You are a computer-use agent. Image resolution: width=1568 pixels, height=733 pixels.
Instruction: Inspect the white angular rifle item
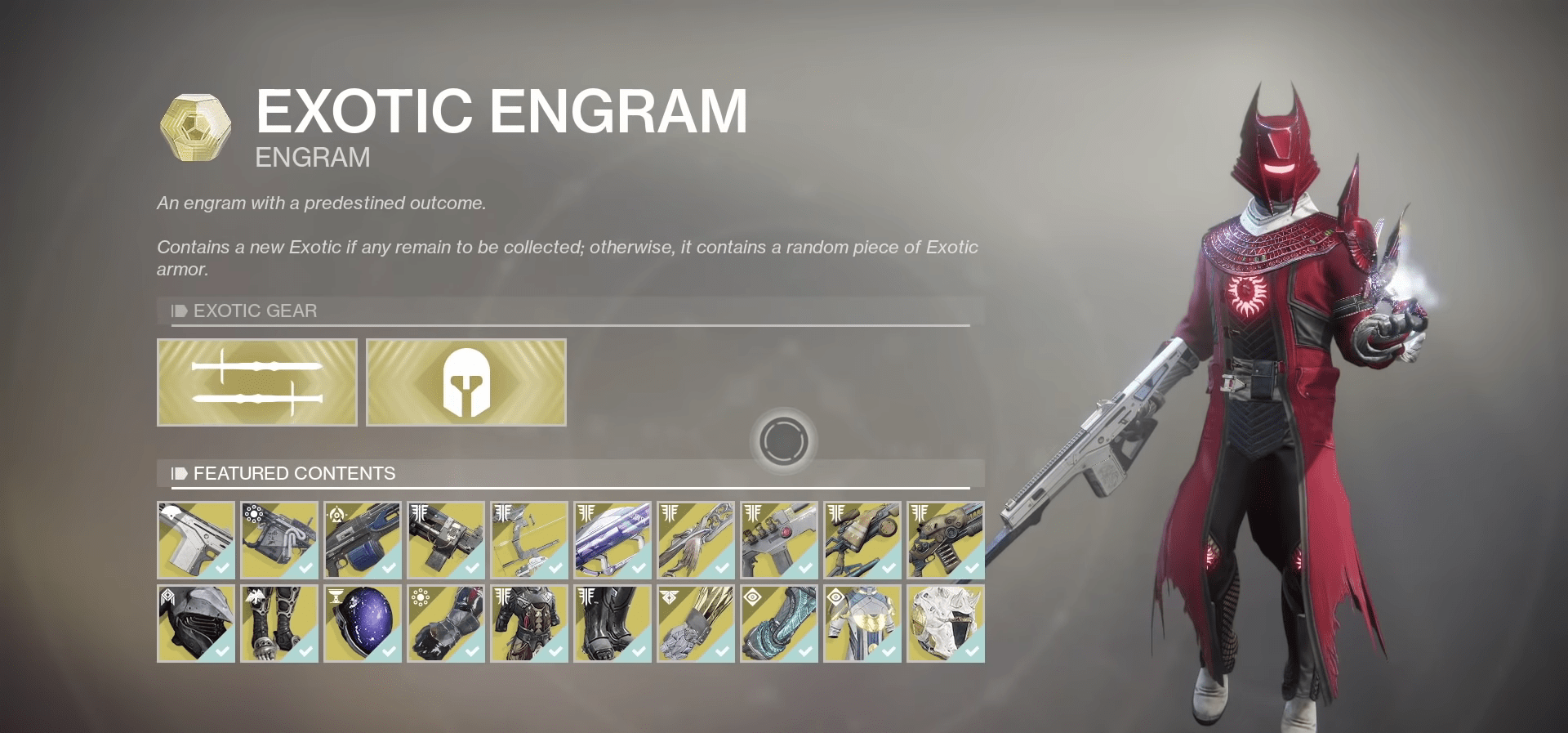point(196,540)
